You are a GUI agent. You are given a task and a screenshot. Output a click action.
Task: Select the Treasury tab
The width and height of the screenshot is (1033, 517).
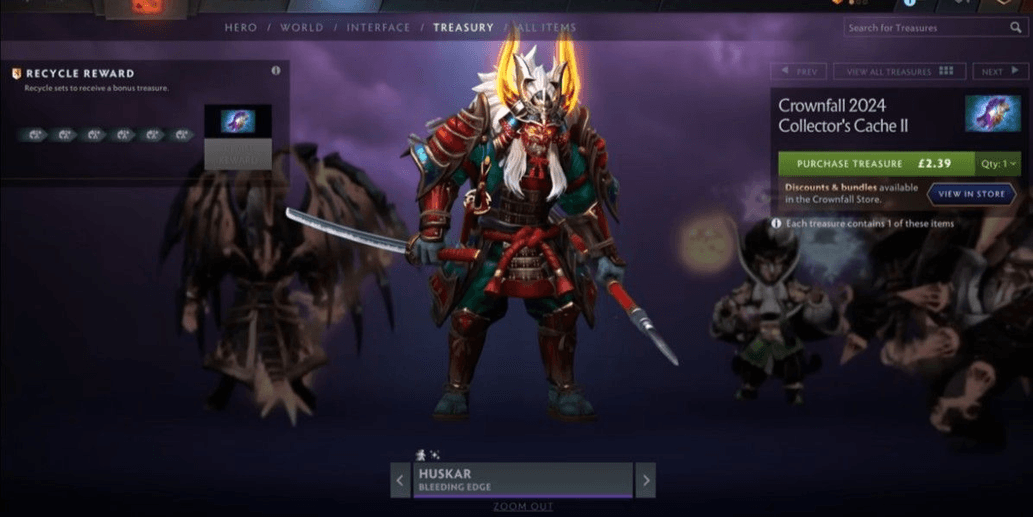point(463,27)
